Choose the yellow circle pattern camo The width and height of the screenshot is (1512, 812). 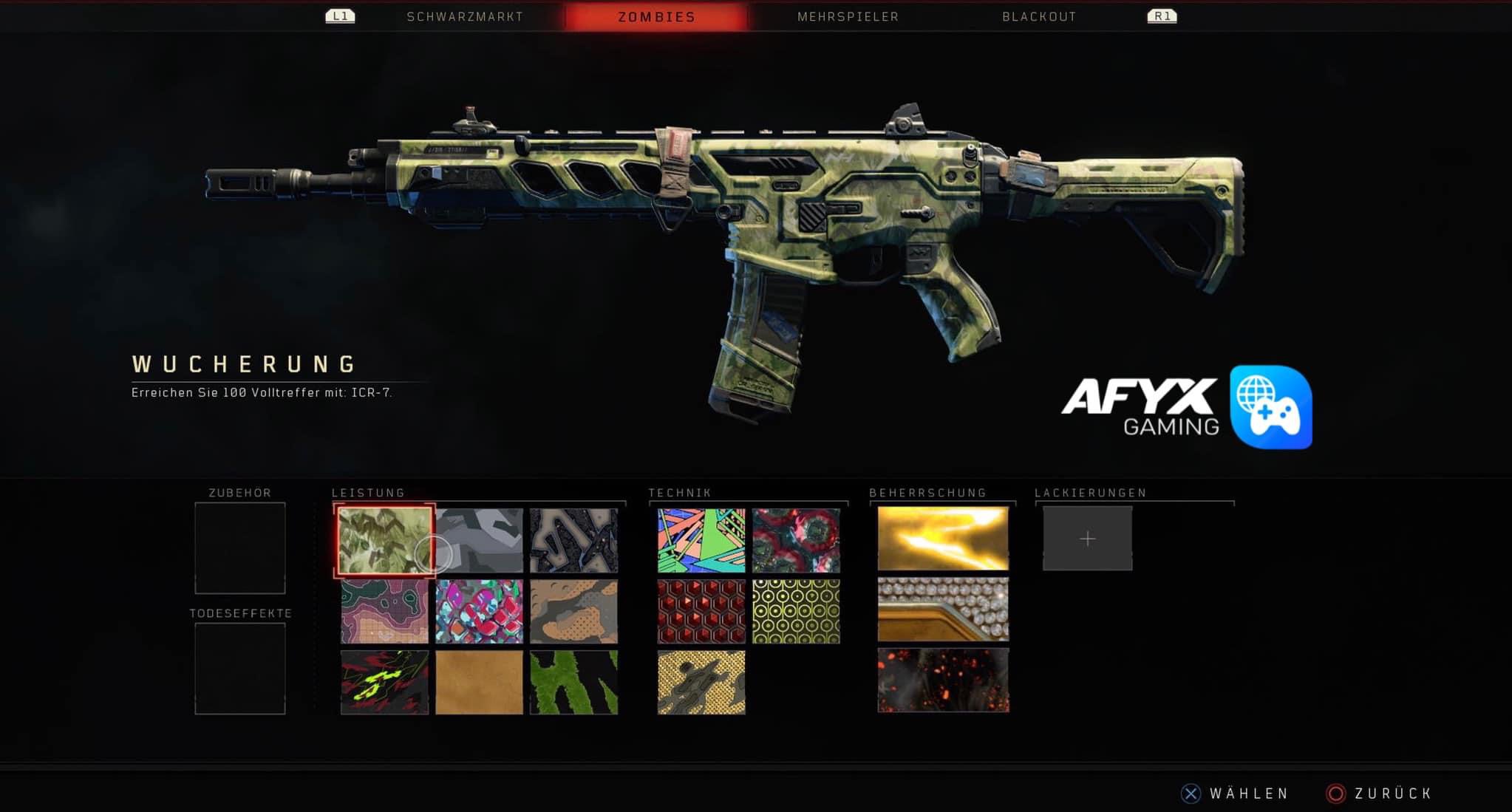pyautogui.click(x=796, y=611)
